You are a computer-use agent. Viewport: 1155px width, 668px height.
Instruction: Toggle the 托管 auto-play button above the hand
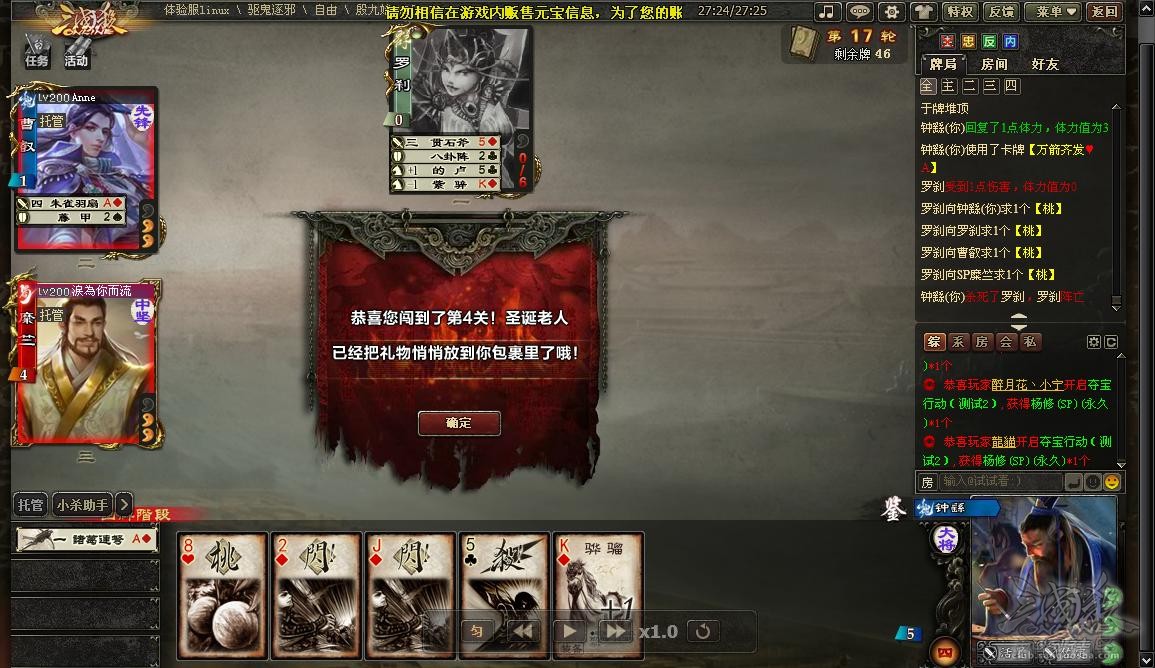31,505
